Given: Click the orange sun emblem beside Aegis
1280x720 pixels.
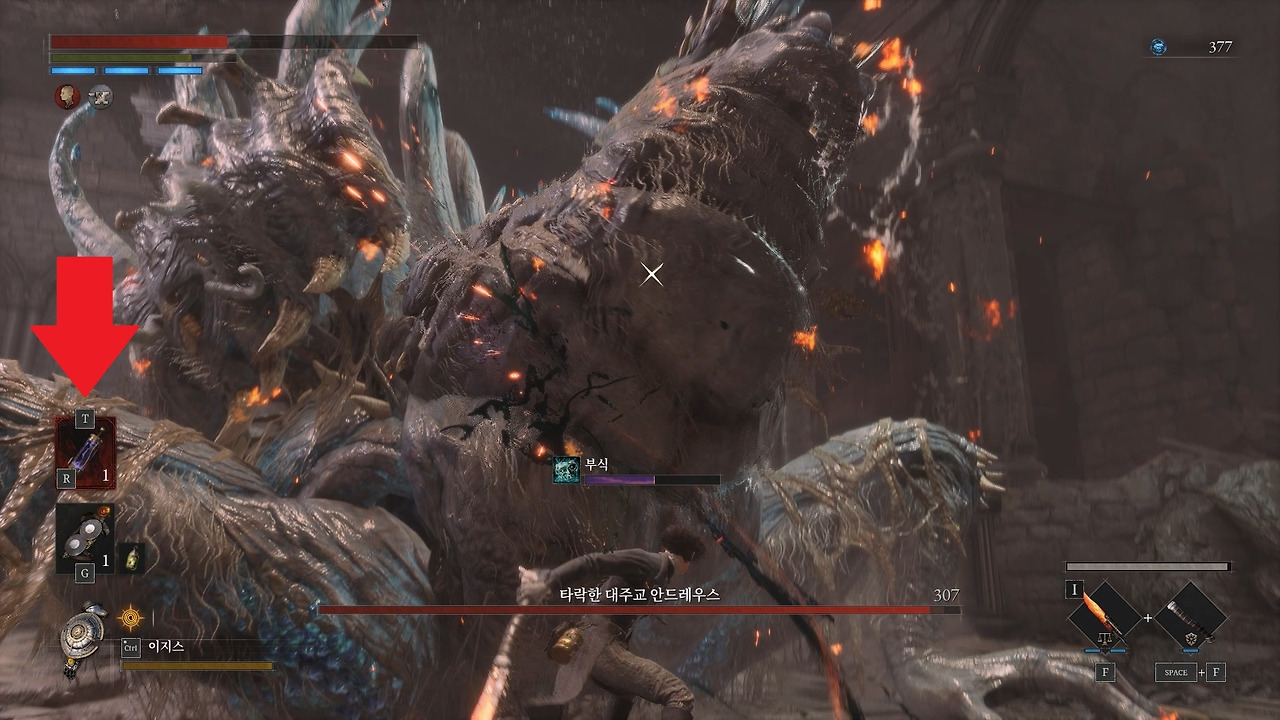Looking at the screenshot, I should click(x=130, y=618).
